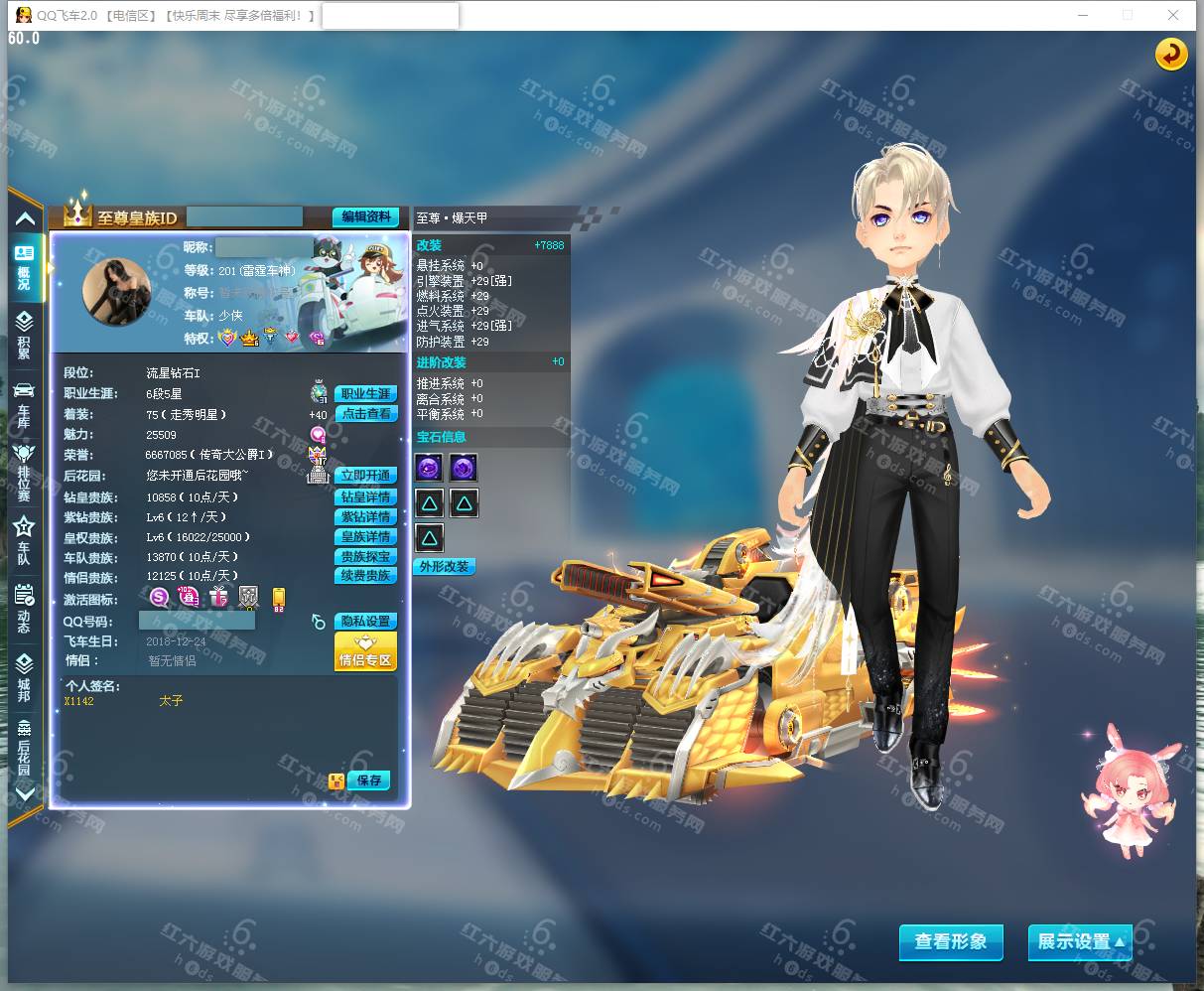
Task: Open 查看形象 view avatar button
Action: coord(951,942)
